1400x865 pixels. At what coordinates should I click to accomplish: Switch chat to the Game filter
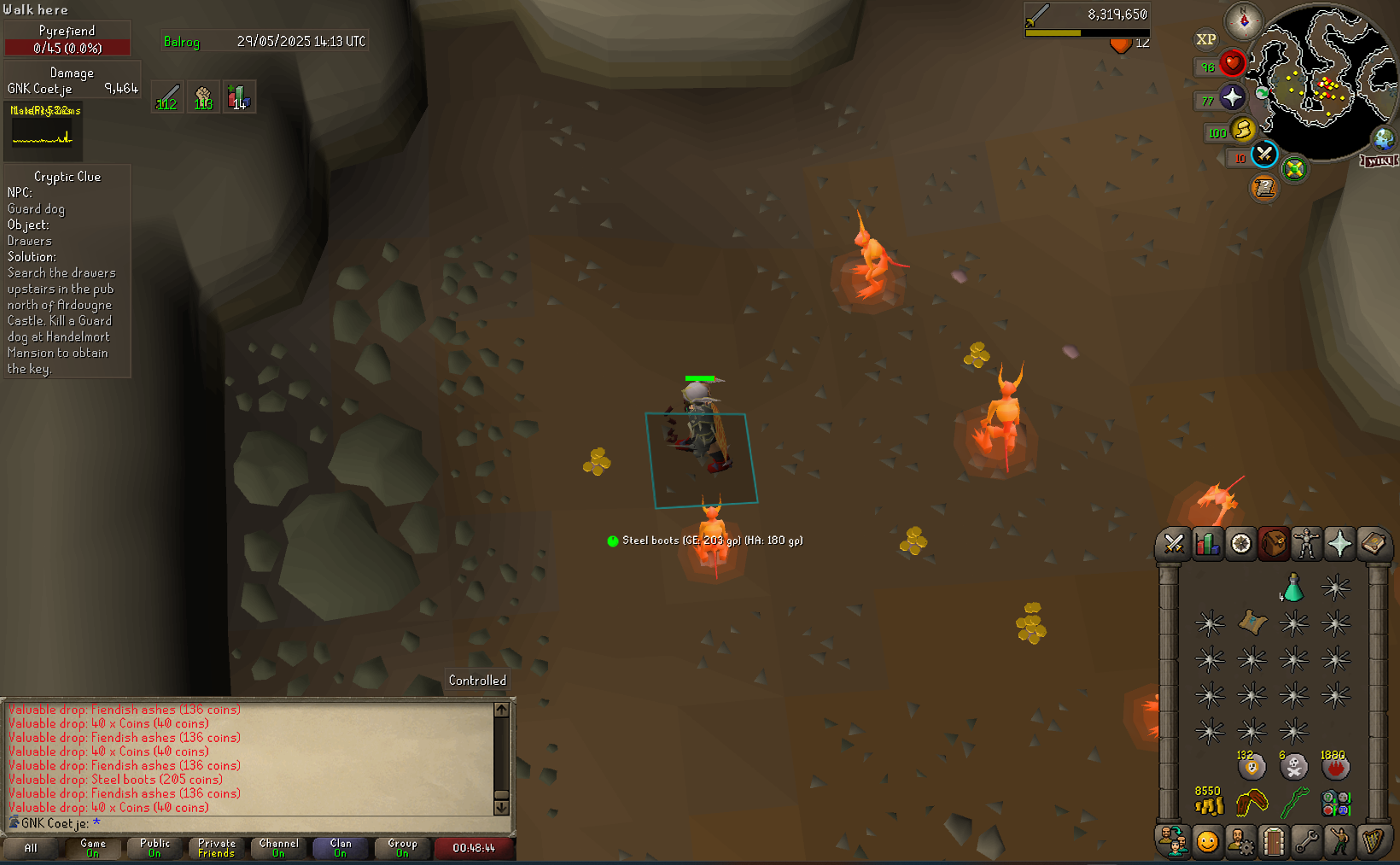[93, 847]
